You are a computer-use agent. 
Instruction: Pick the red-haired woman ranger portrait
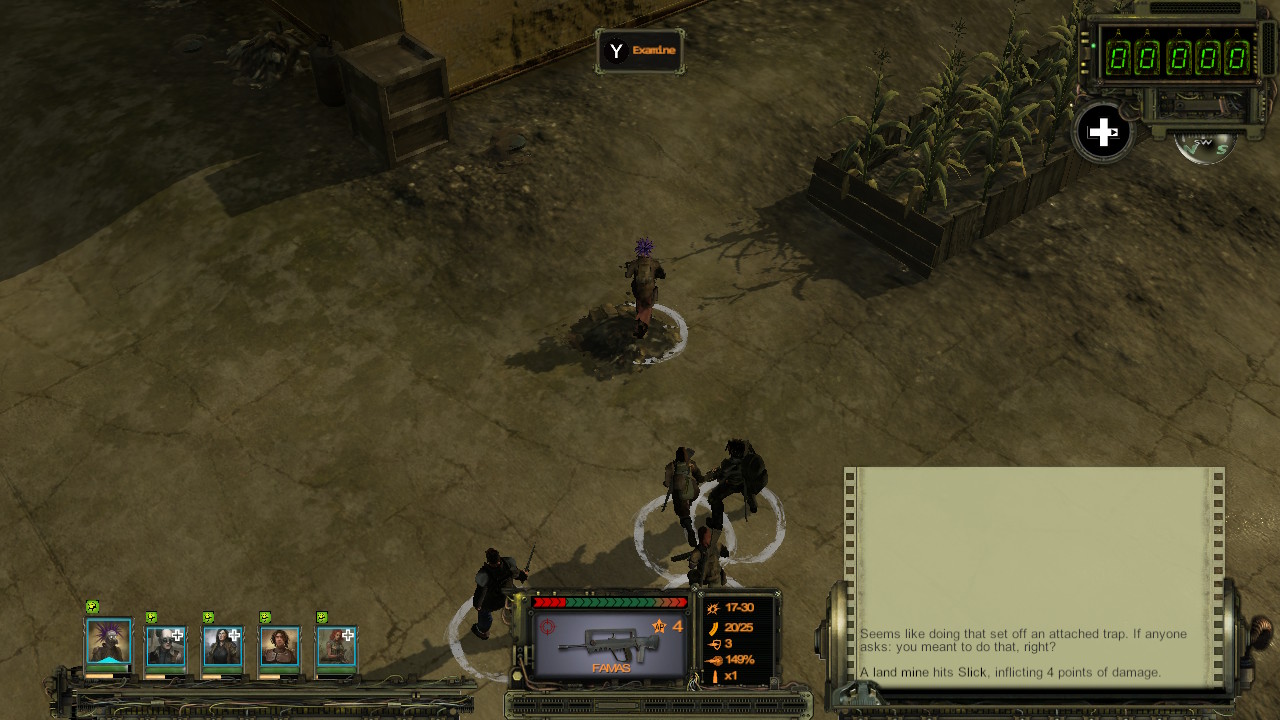[x=336, y=647]
